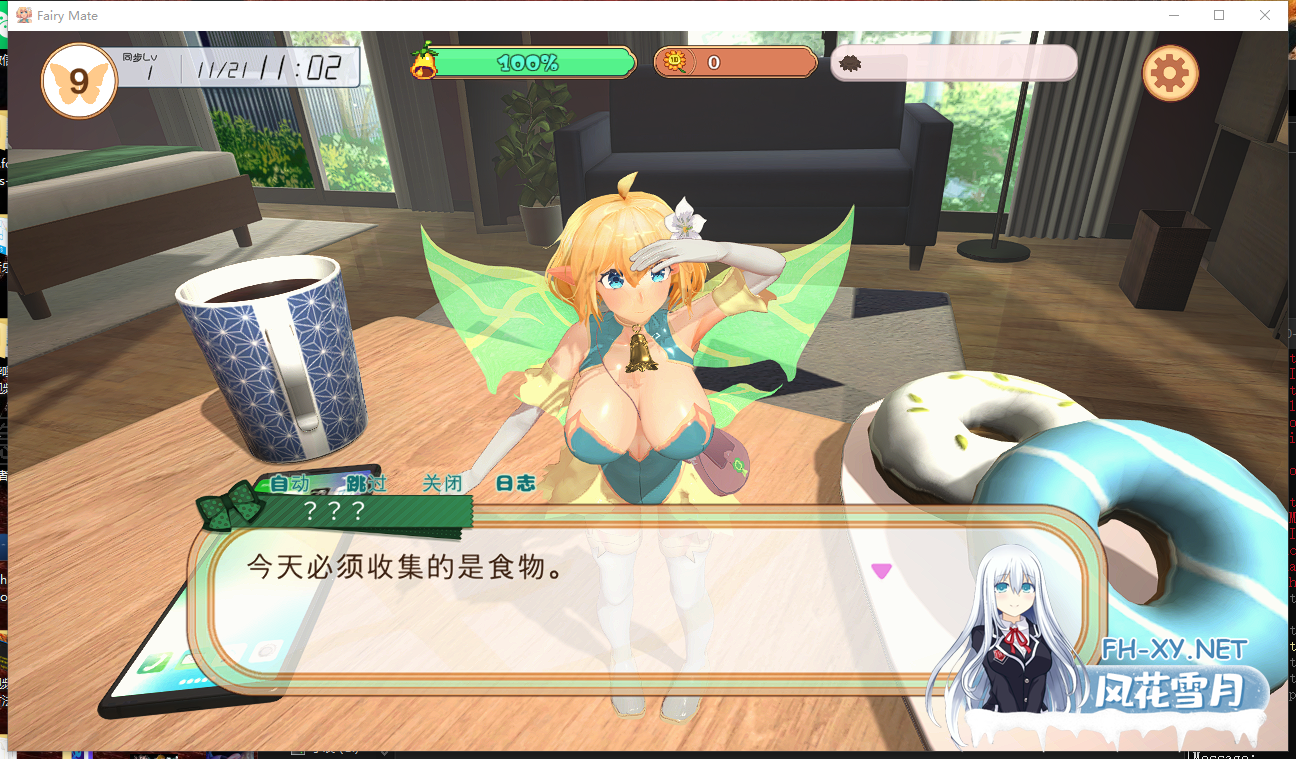
Task: Click the 100% sync progress bar
Action: (x=530, y=62)
